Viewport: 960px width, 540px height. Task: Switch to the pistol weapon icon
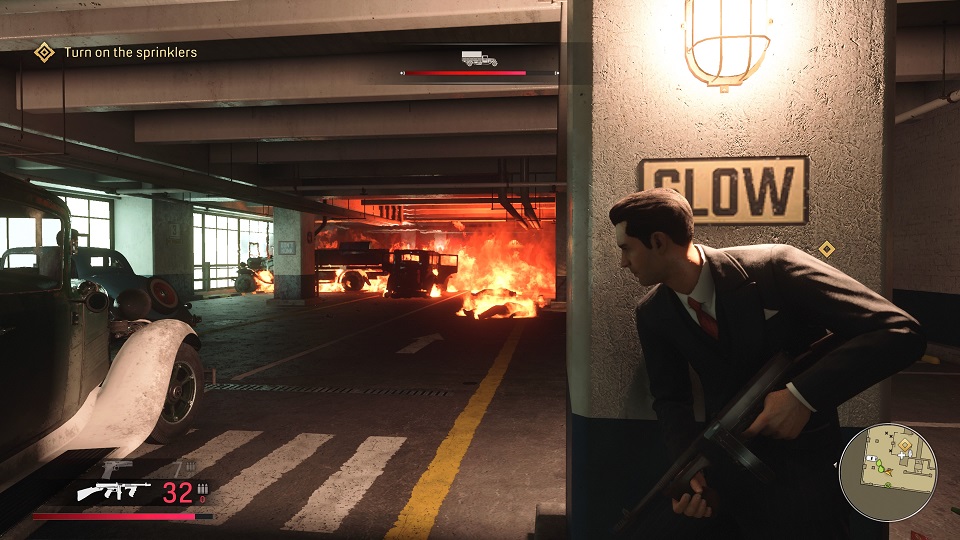[x=117, y=468]
